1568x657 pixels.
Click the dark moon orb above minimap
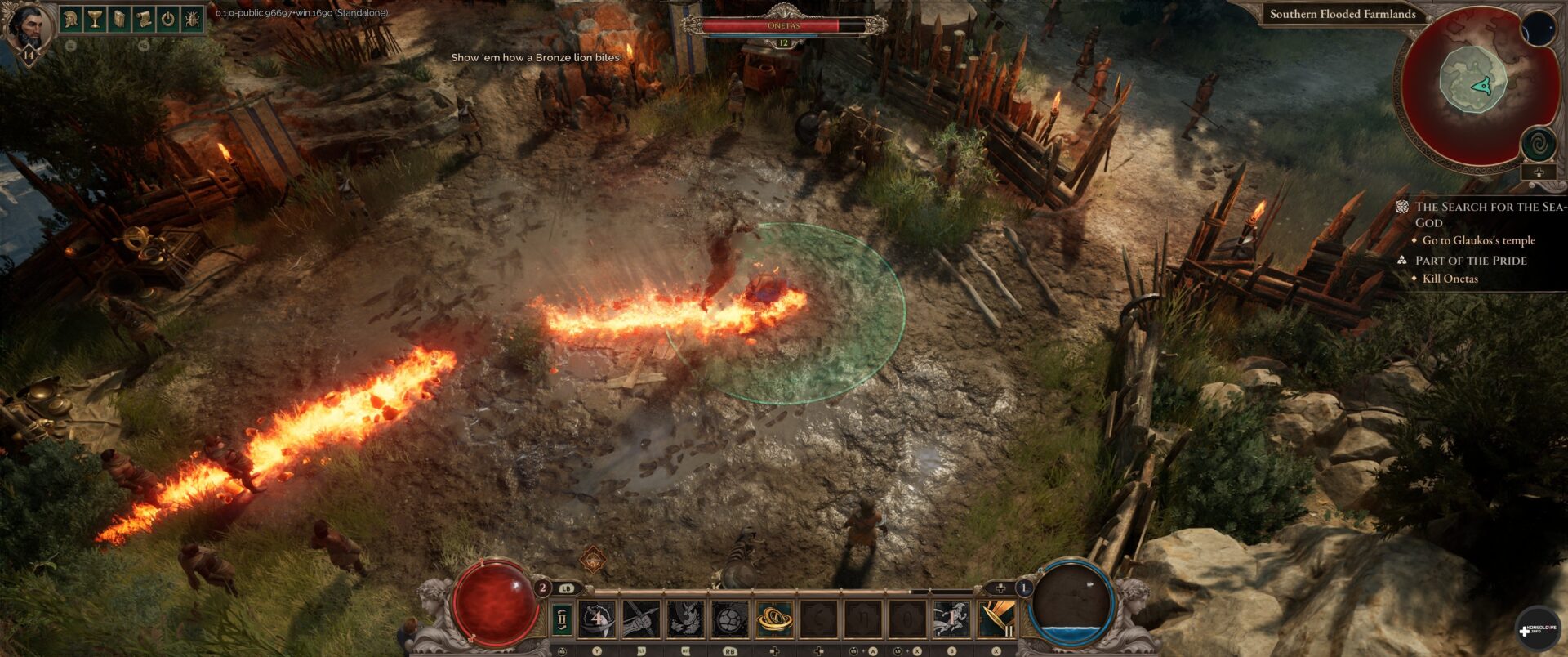point(1538,29)
